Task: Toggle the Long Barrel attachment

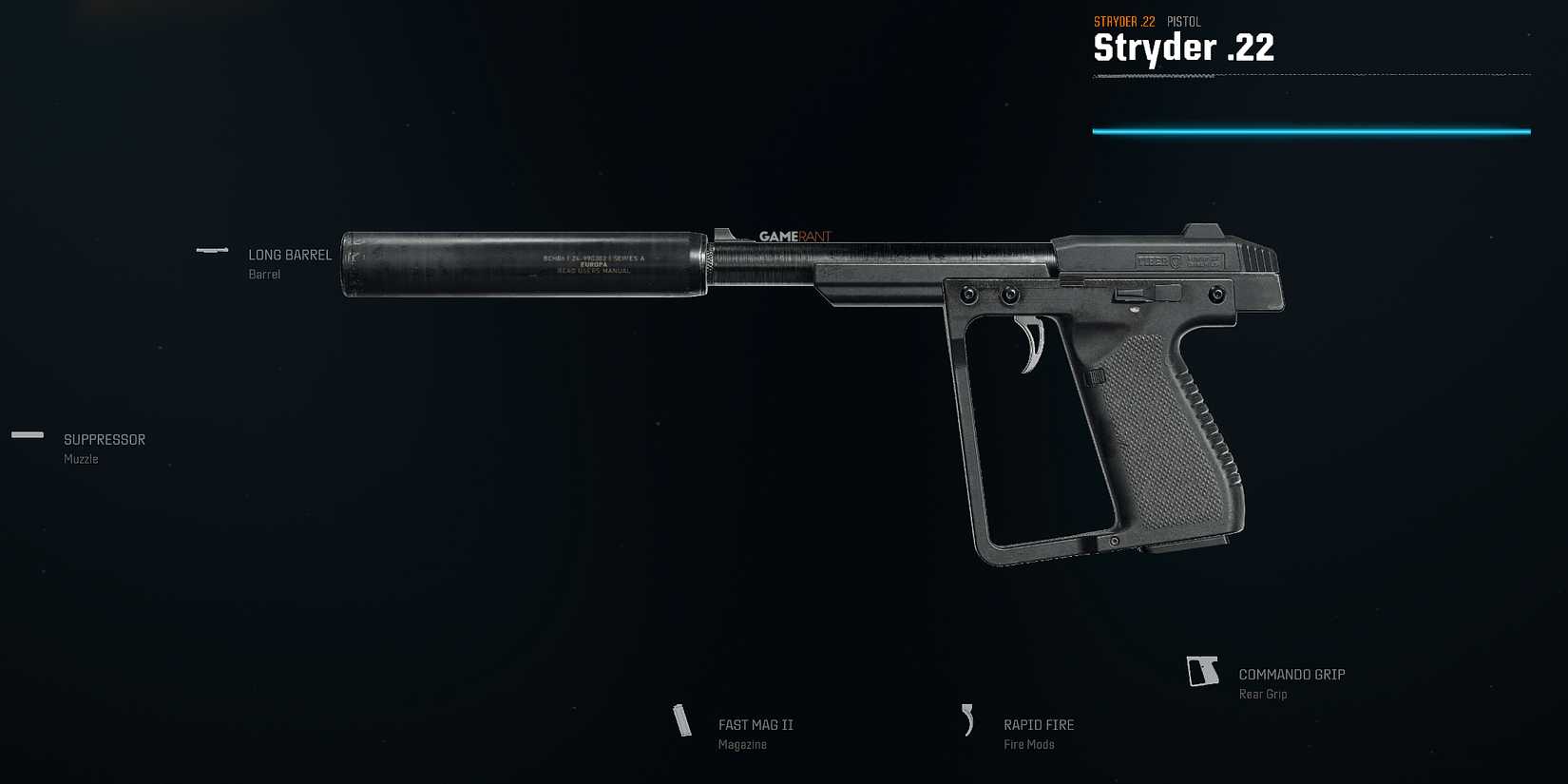Action: click(x=290, y=255)
